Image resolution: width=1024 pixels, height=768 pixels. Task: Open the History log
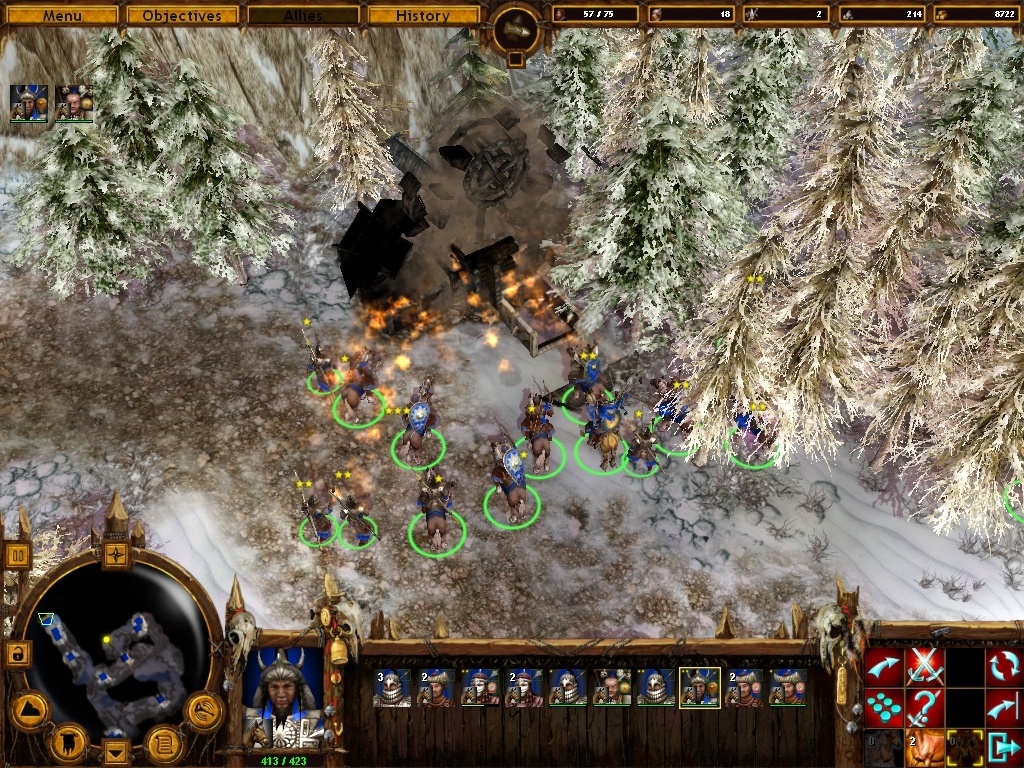coord(422,15)
